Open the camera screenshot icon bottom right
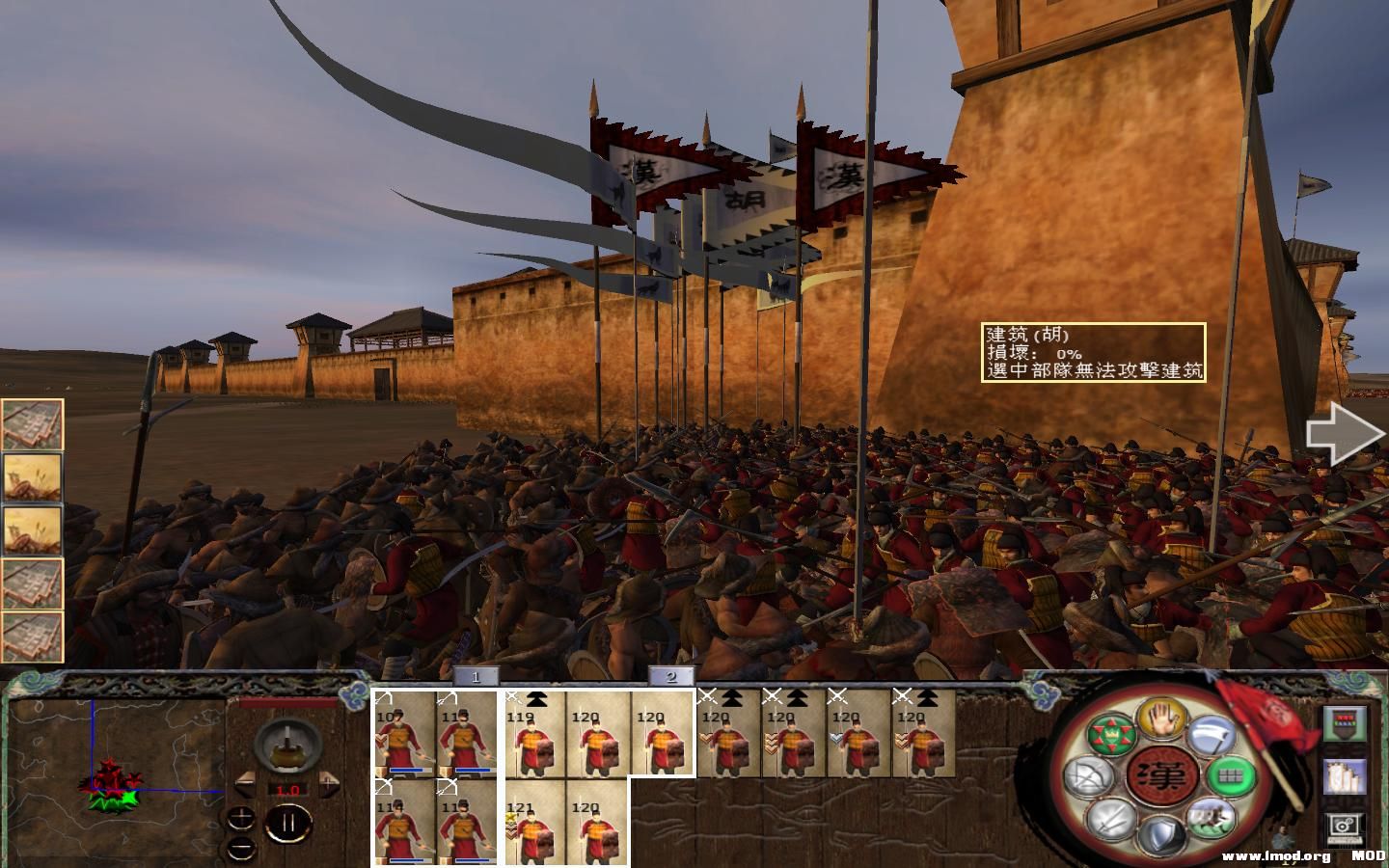 [1344, 827]
